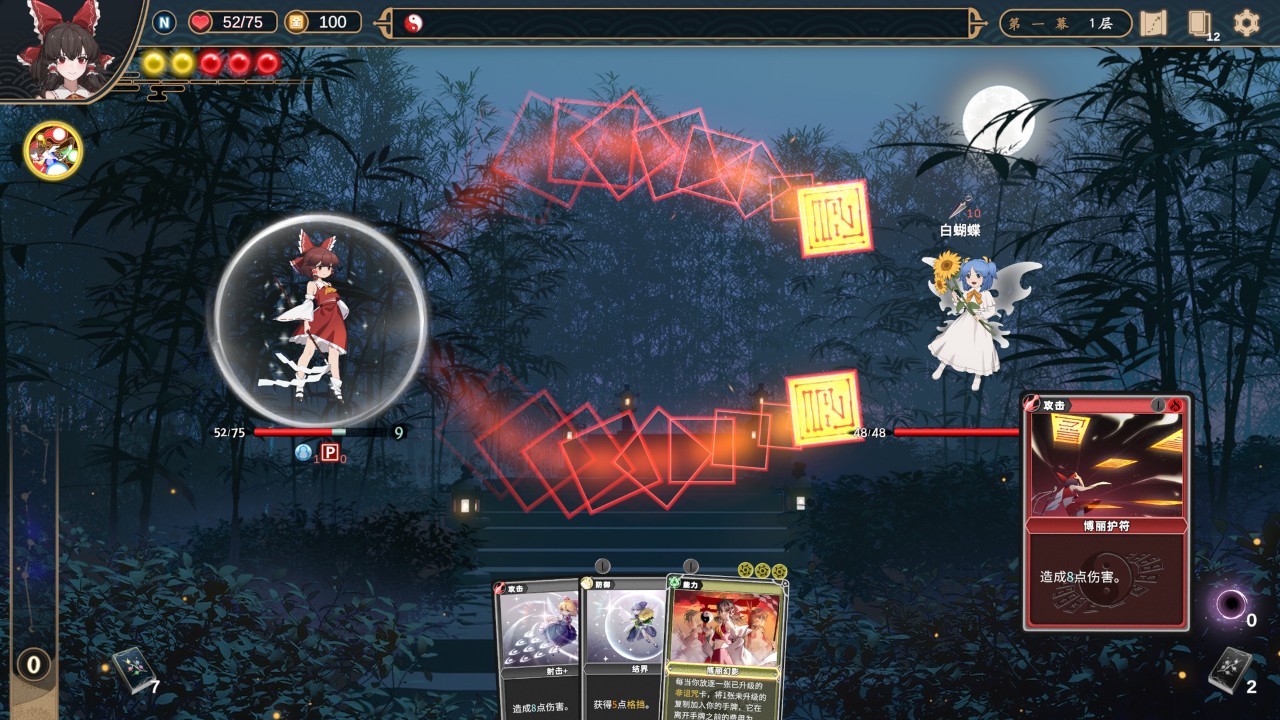The image size is (1280, 720).
Task: Check the purple exile pile vortex
Action: 1230,604
